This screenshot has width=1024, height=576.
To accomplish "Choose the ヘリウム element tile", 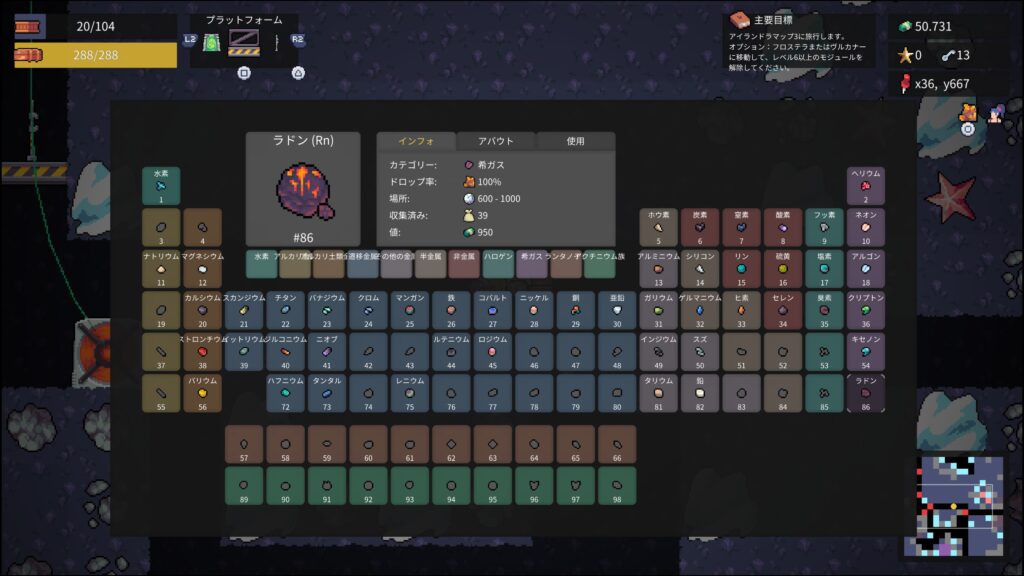I will (x=866, y=186).
